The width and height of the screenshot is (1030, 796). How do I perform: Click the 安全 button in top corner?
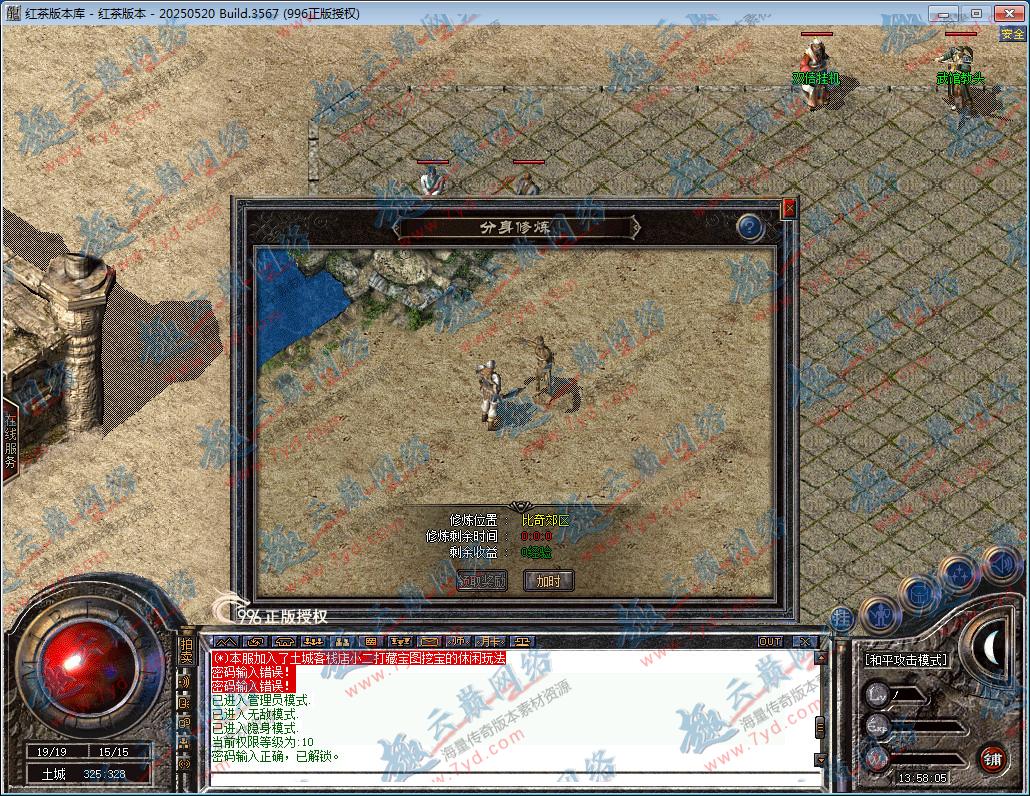[1013, 34]
